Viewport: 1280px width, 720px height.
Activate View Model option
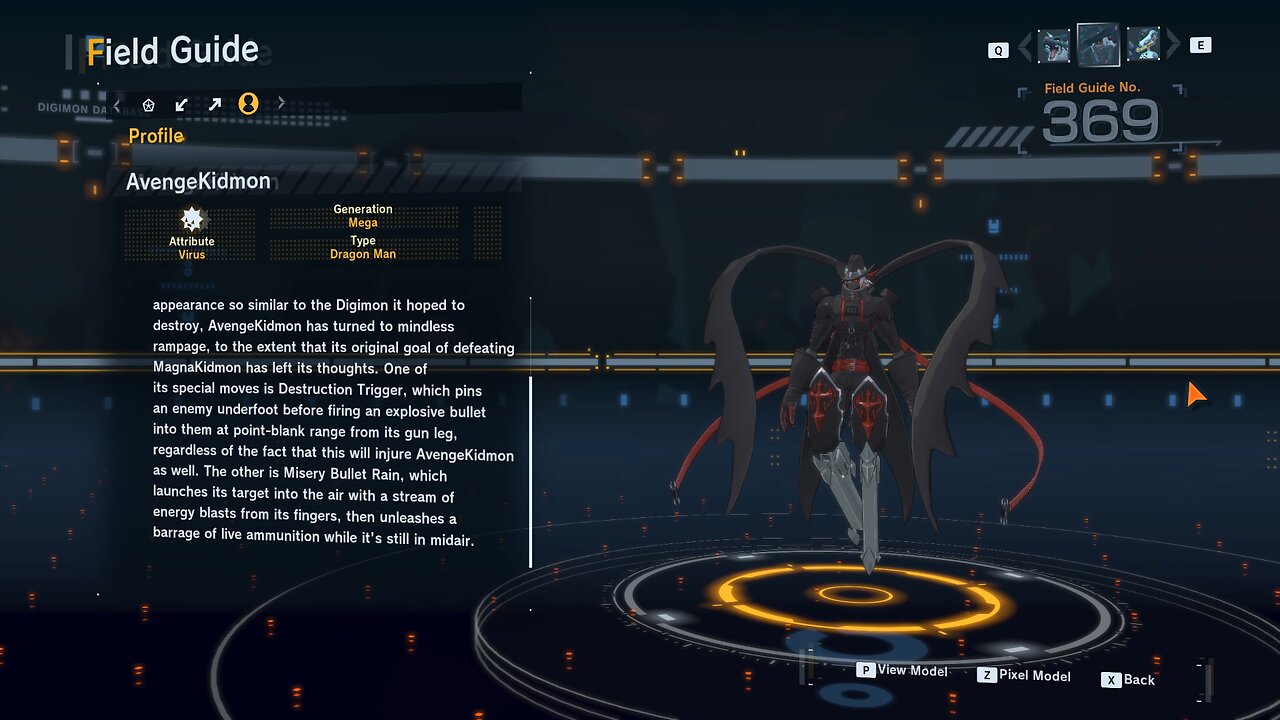902,671
